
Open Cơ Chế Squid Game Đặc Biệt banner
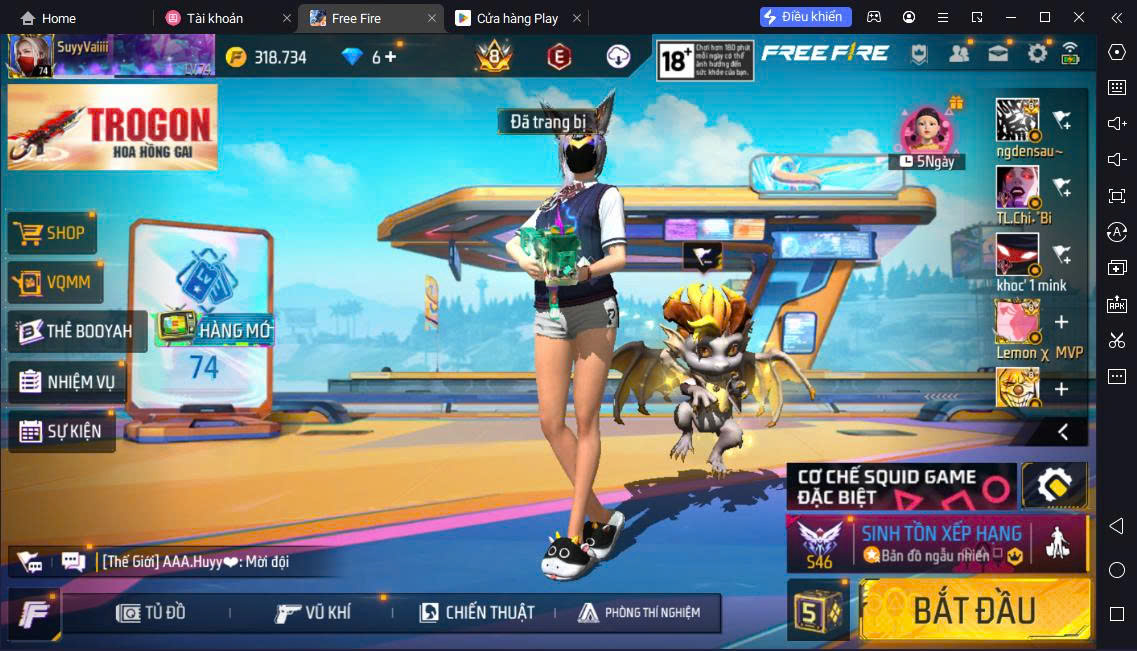click(900, 487)
